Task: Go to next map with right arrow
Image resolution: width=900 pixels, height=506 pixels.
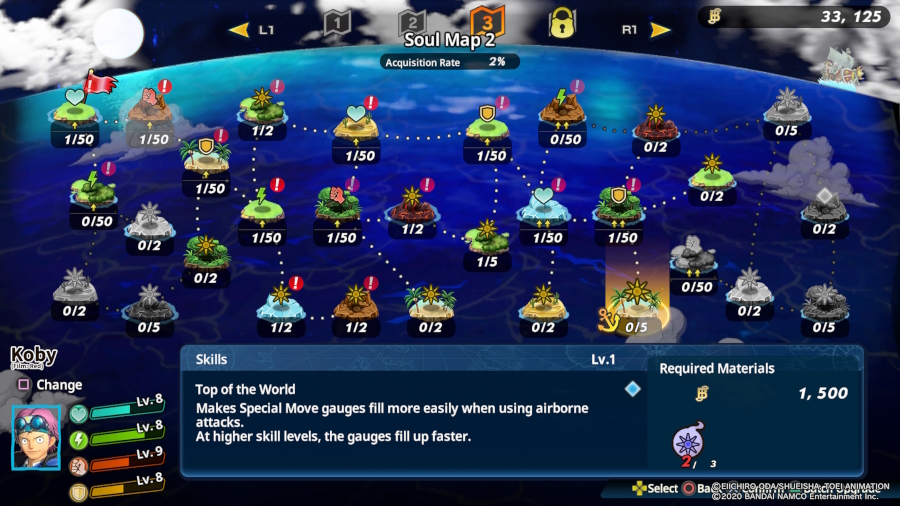Action: pos(661,30)
